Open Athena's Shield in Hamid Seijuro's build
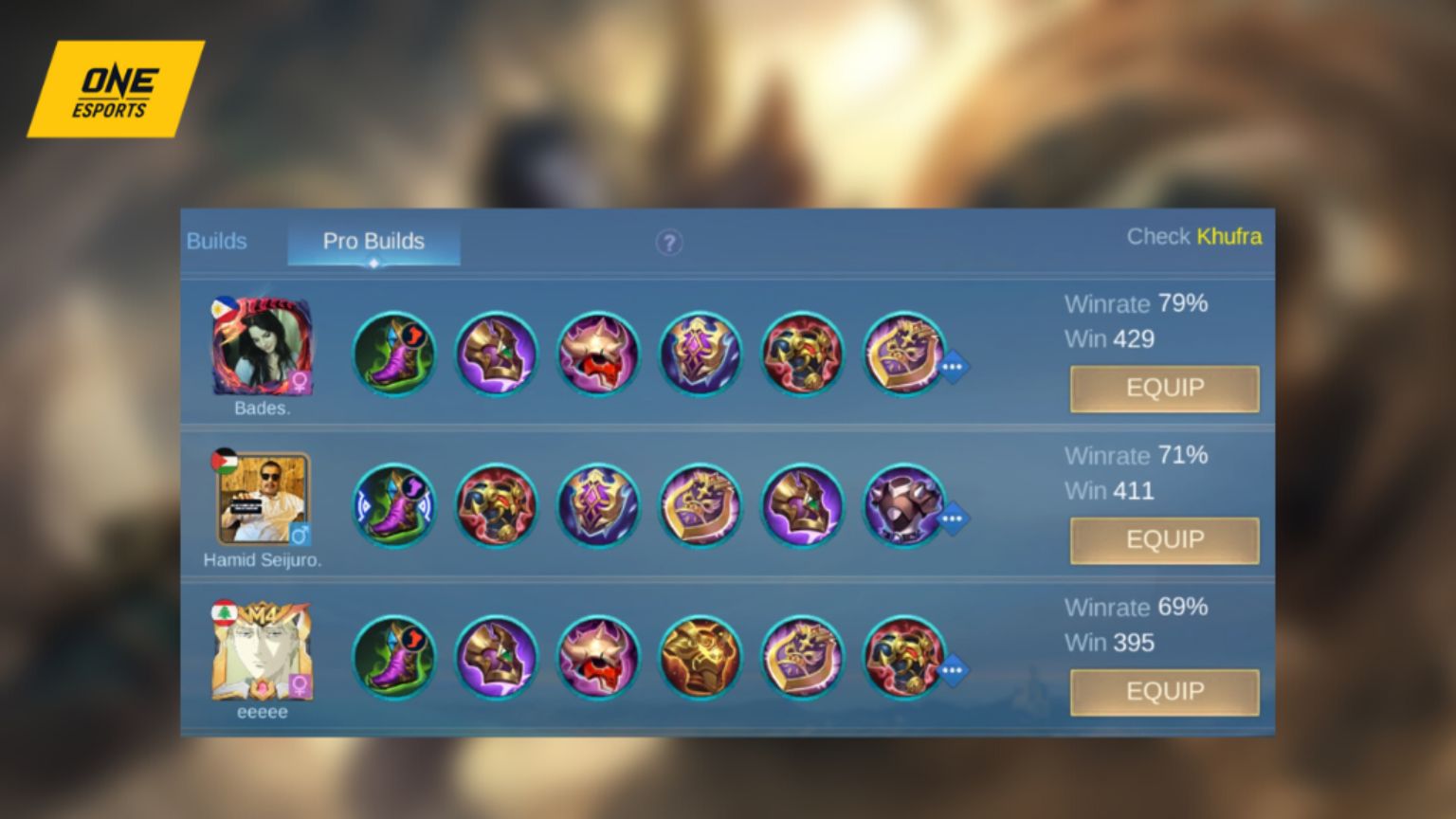1456x819 pixels. [x=598, y=507]
